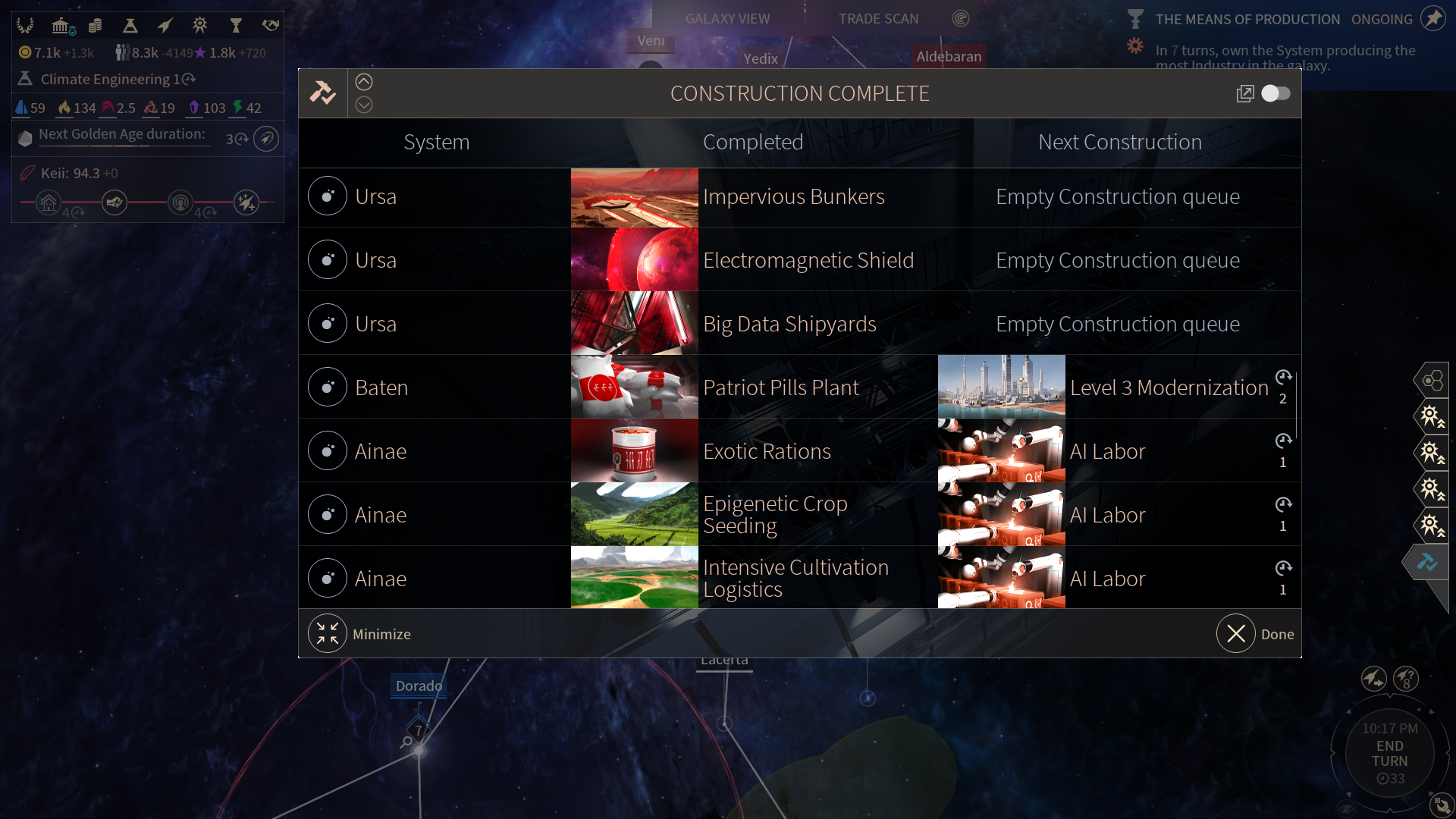Open The Means of Production objective
The width and height of the screenshot is (1456, 819).
pos(1247,20)
